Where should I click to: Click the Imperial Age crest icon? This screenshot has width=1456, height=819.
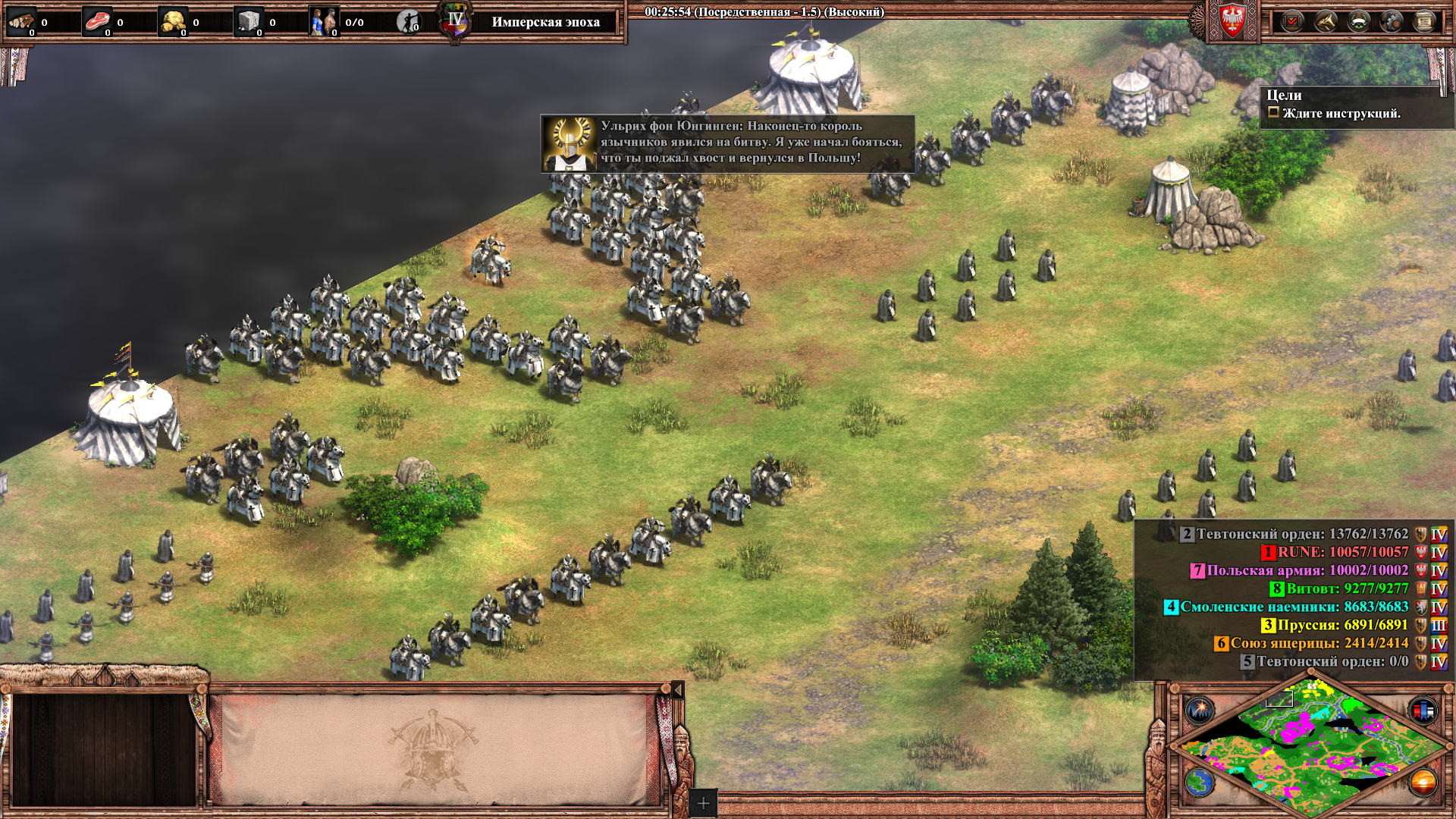tap(455, 21)
